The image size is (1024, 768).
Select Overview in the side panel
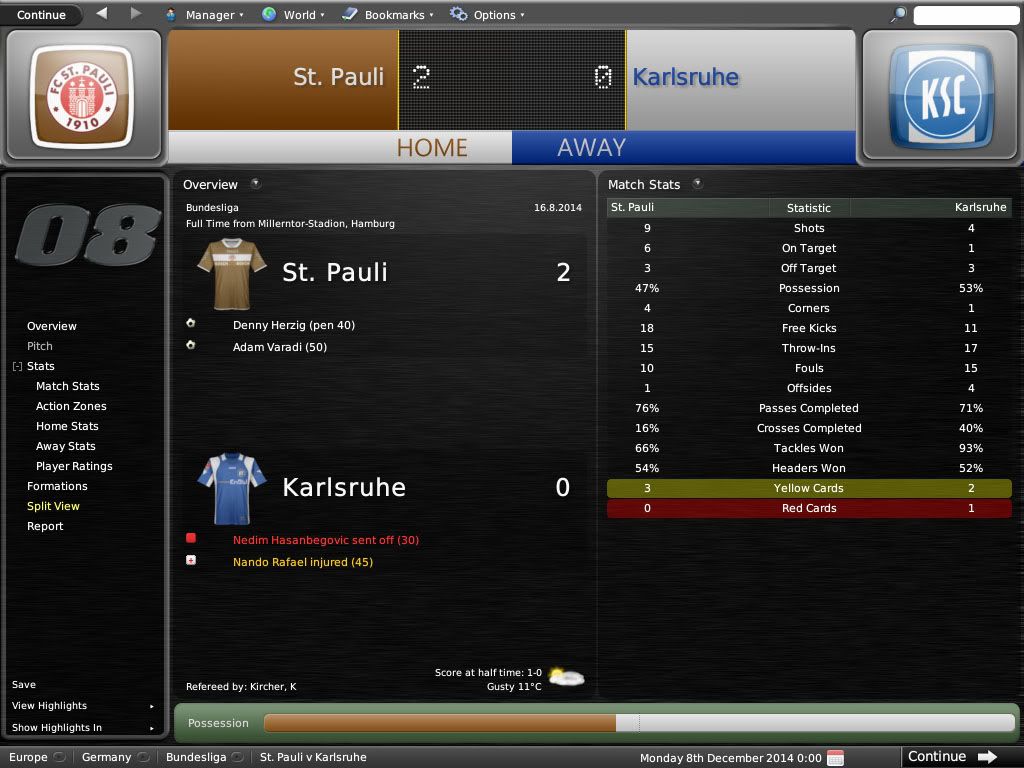52,326
